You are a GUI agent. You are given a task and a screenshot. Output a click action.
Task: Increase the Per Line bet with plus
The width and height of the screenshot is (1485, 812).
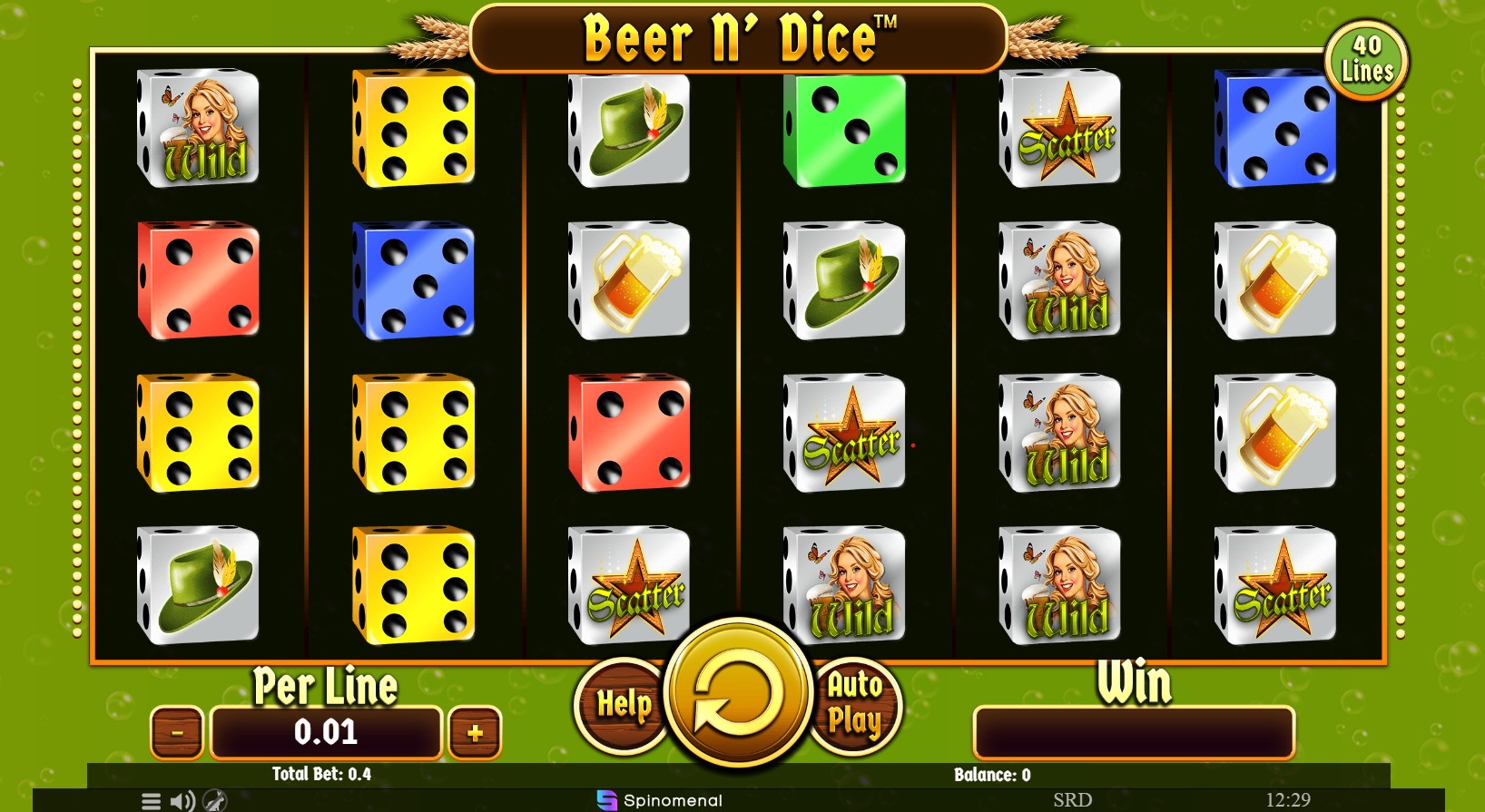[x=473, y=731]
